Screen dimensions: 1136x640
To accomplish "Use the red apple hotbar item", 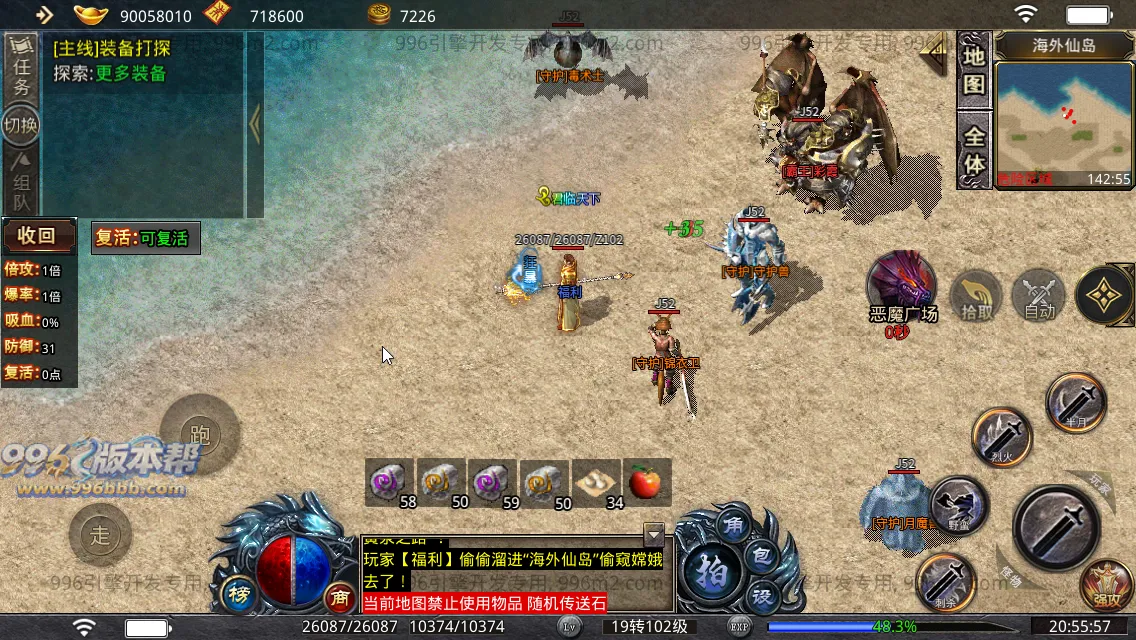I will (x=647, y=483).
